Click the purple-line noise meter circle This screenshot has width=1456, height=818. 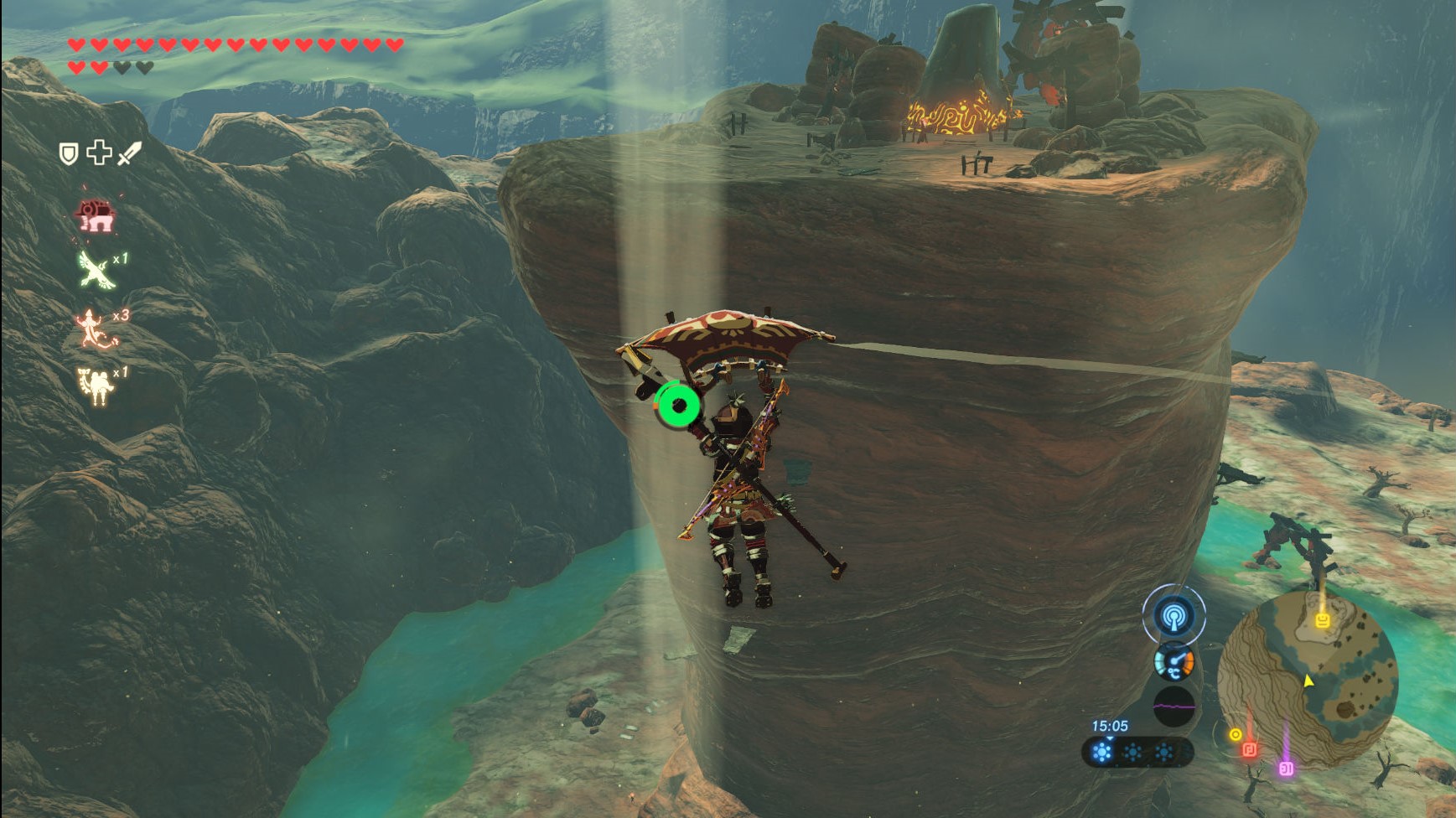coord(1174,707)
